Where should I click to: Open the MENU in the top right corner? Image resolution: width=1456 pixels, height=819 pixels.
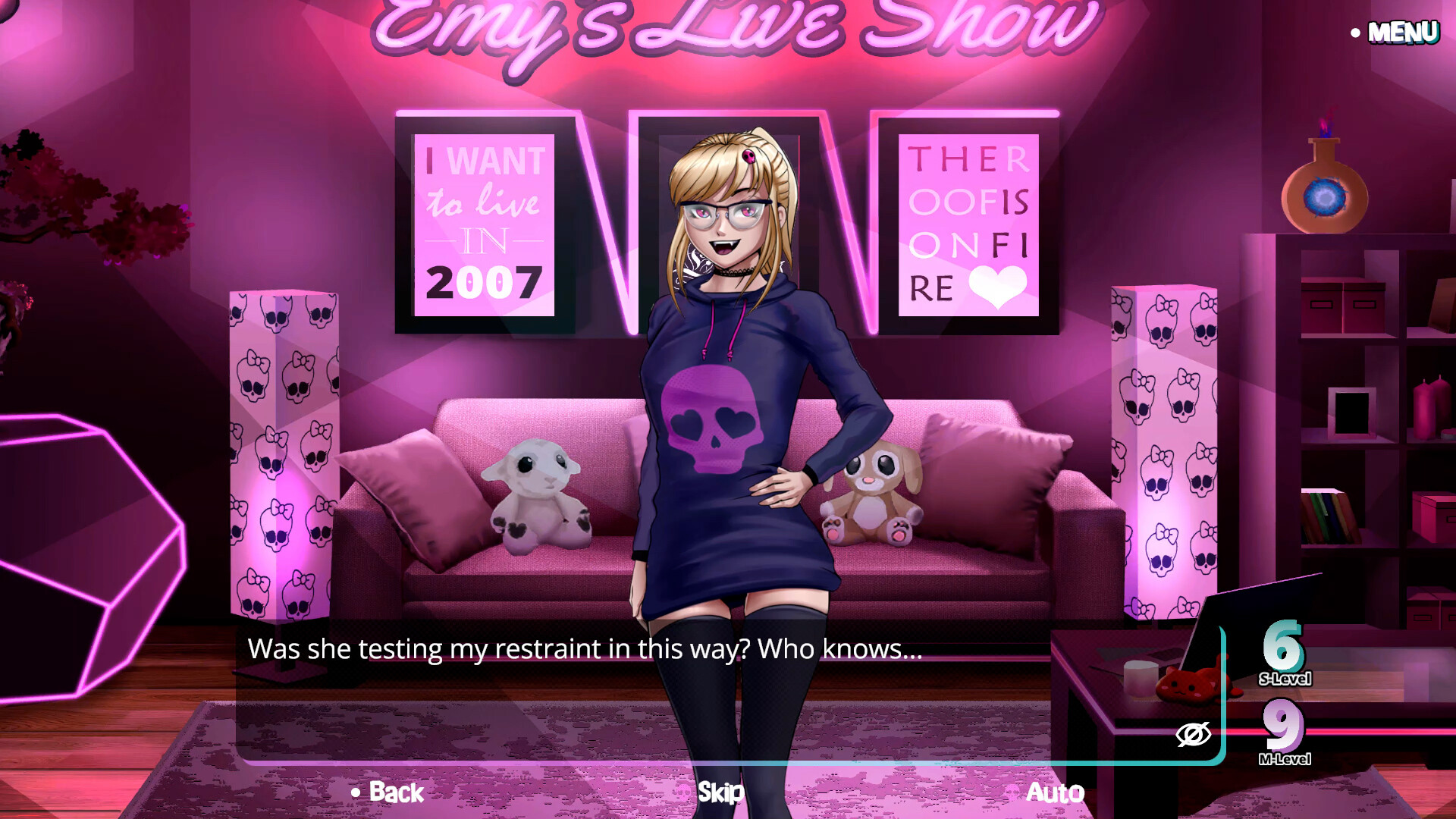(x=1404, y=31)
